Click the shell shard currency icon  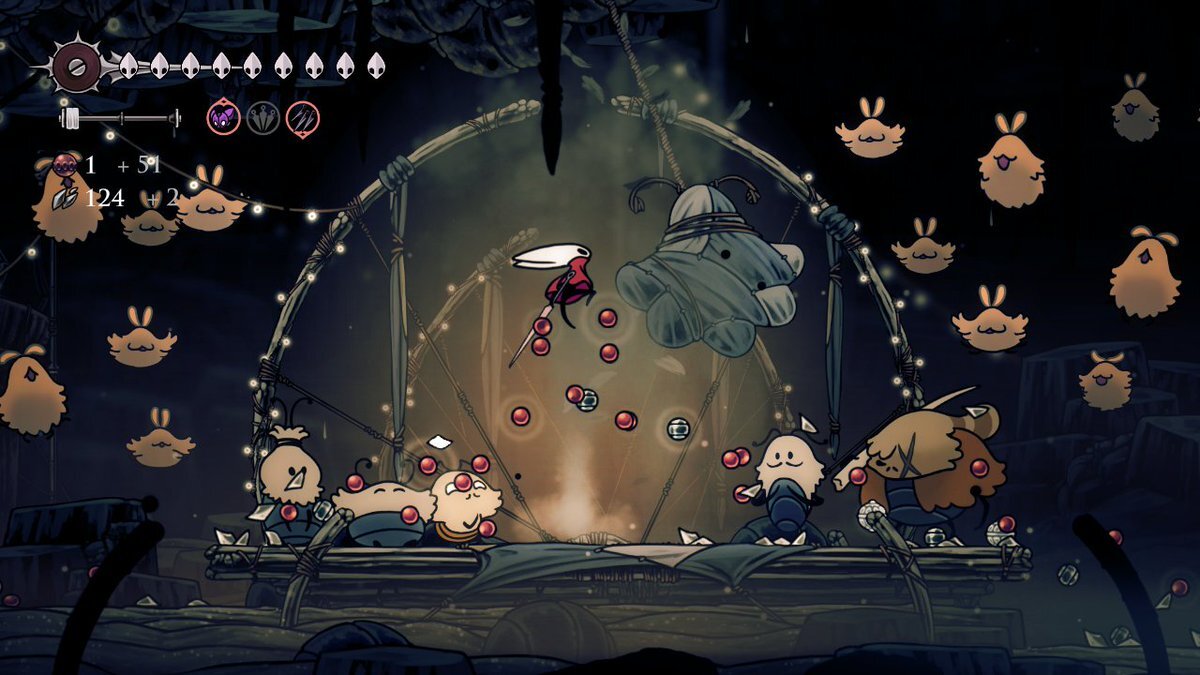click(66, 197)
